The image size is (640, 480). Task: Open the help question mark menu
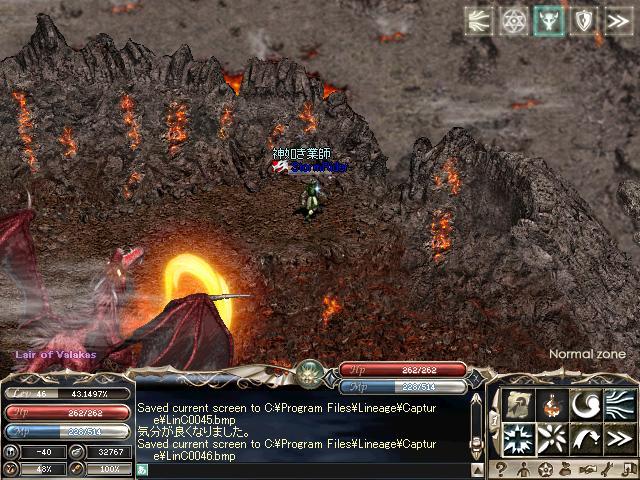pos(501,469)
